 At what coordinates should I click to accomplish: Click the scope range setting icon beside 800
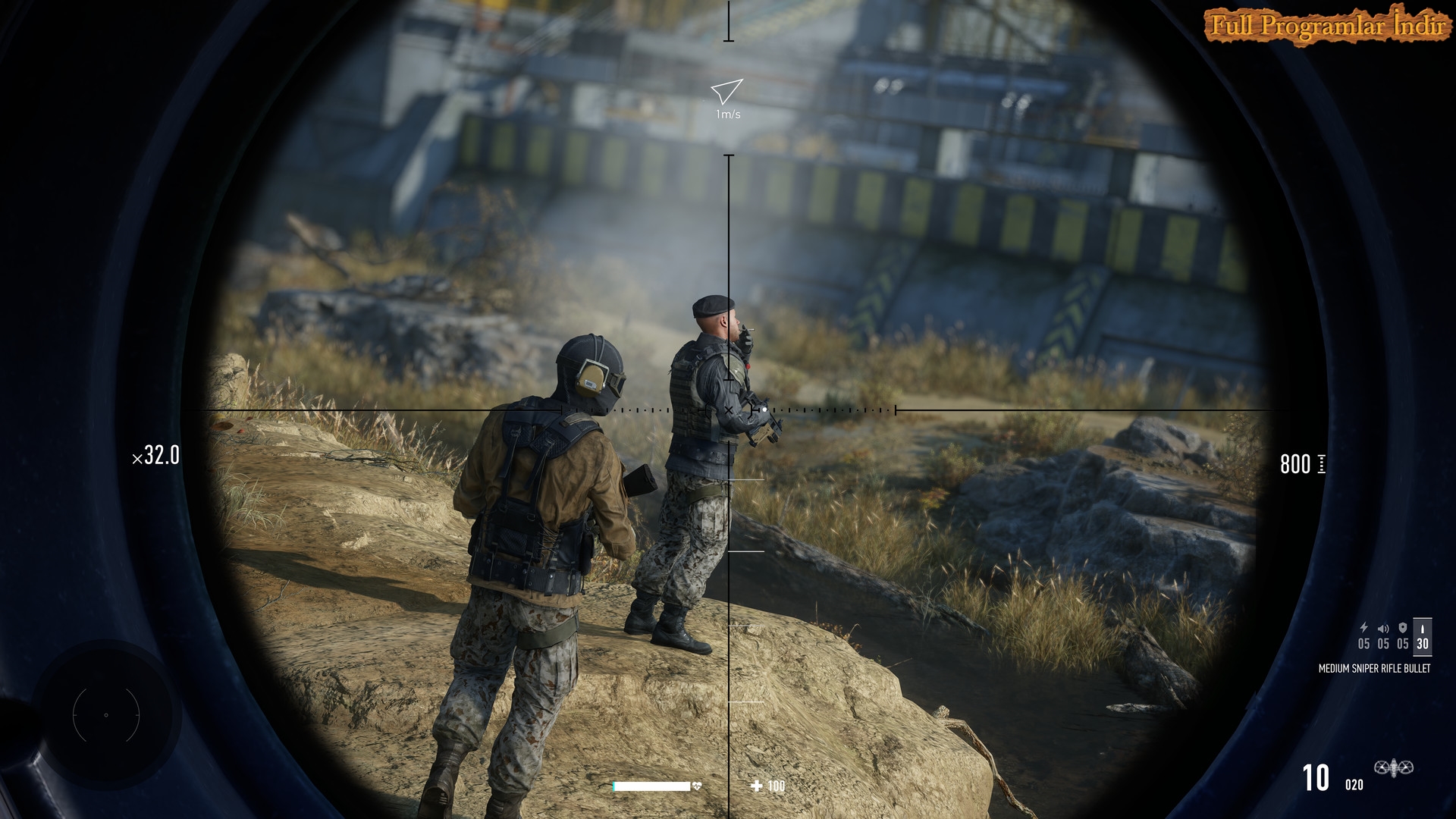point(1322,464)
